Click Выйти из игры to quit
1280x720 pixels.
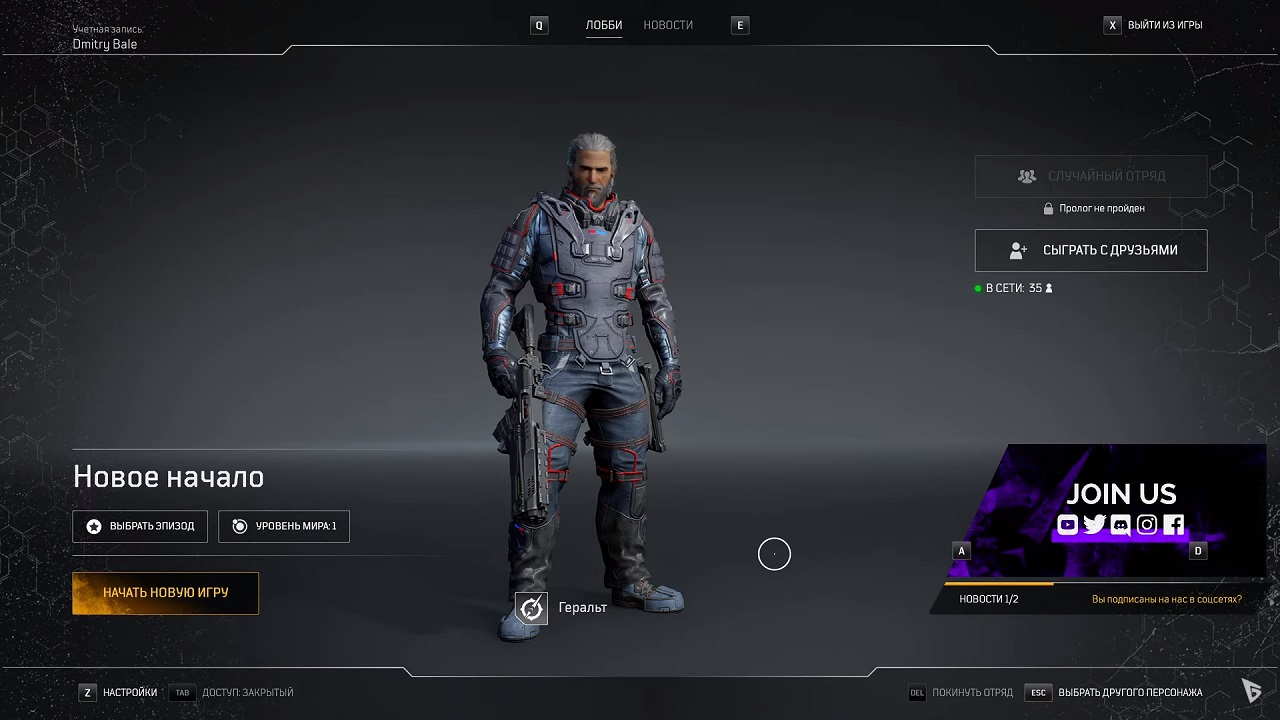(1164, 25)
